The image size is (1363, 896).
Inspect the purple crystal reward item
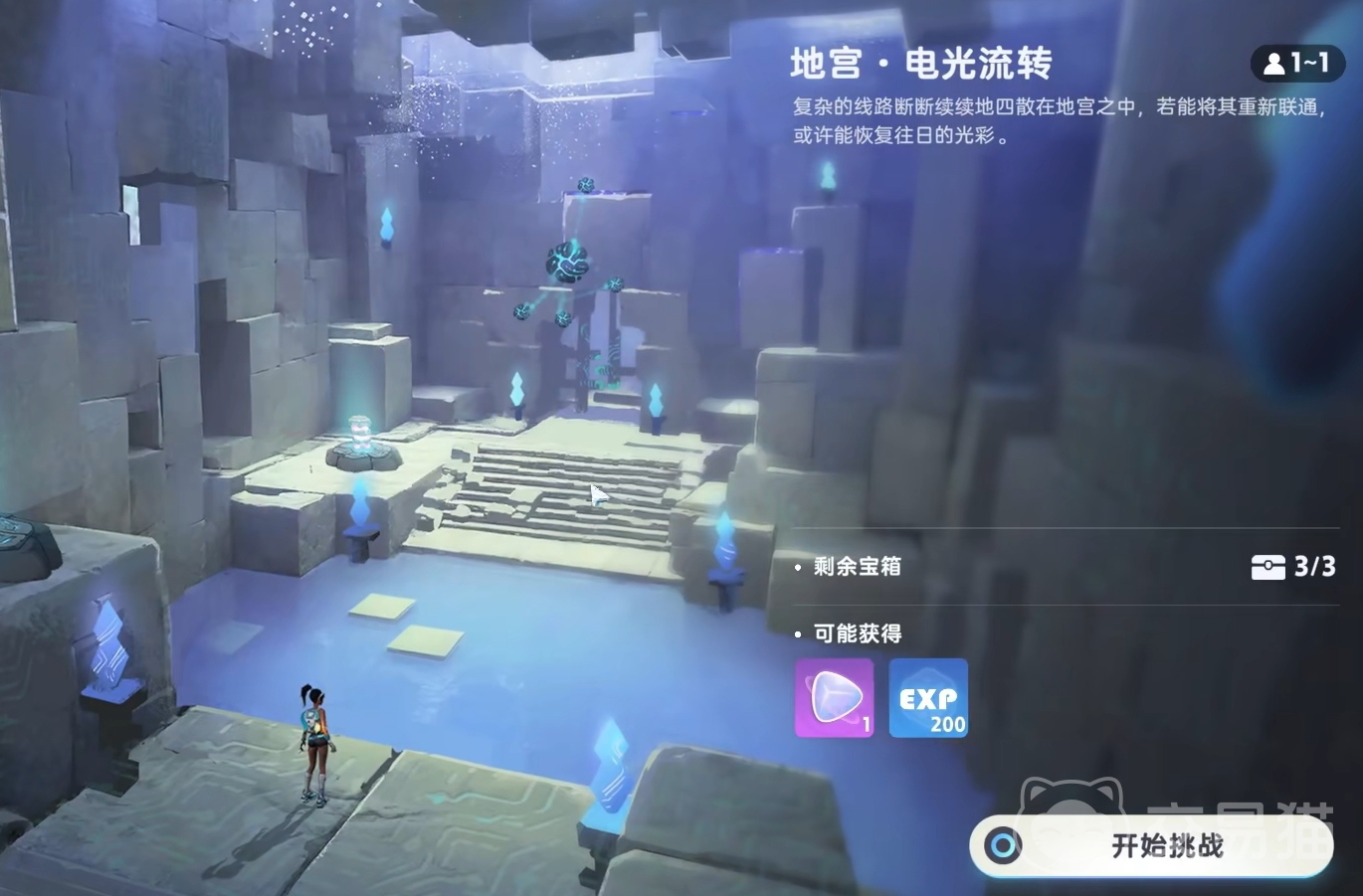(x=834, y=697)
